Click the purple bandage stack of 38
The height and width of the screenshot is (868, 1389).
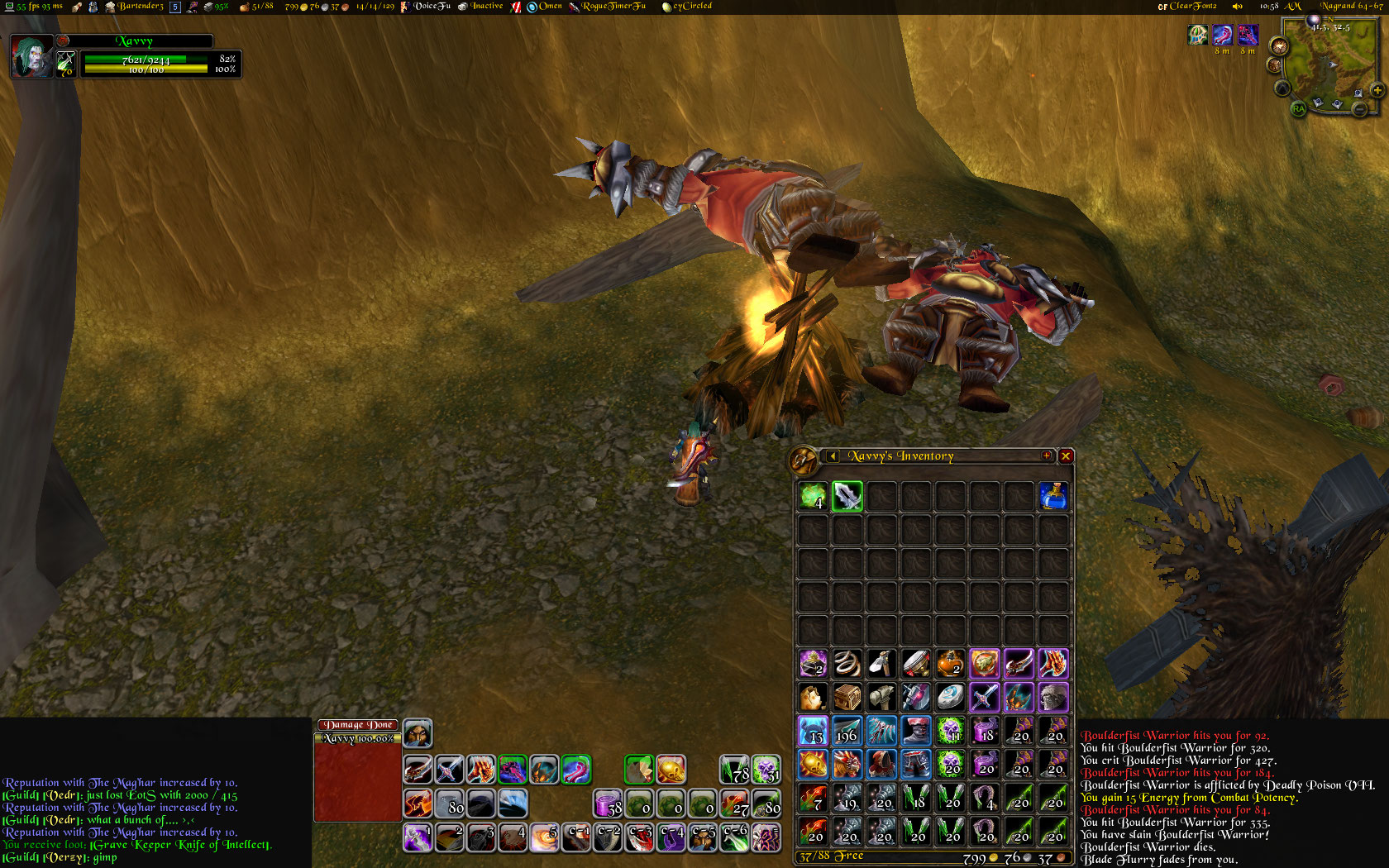pyautogui.click(x=608, y=803)
